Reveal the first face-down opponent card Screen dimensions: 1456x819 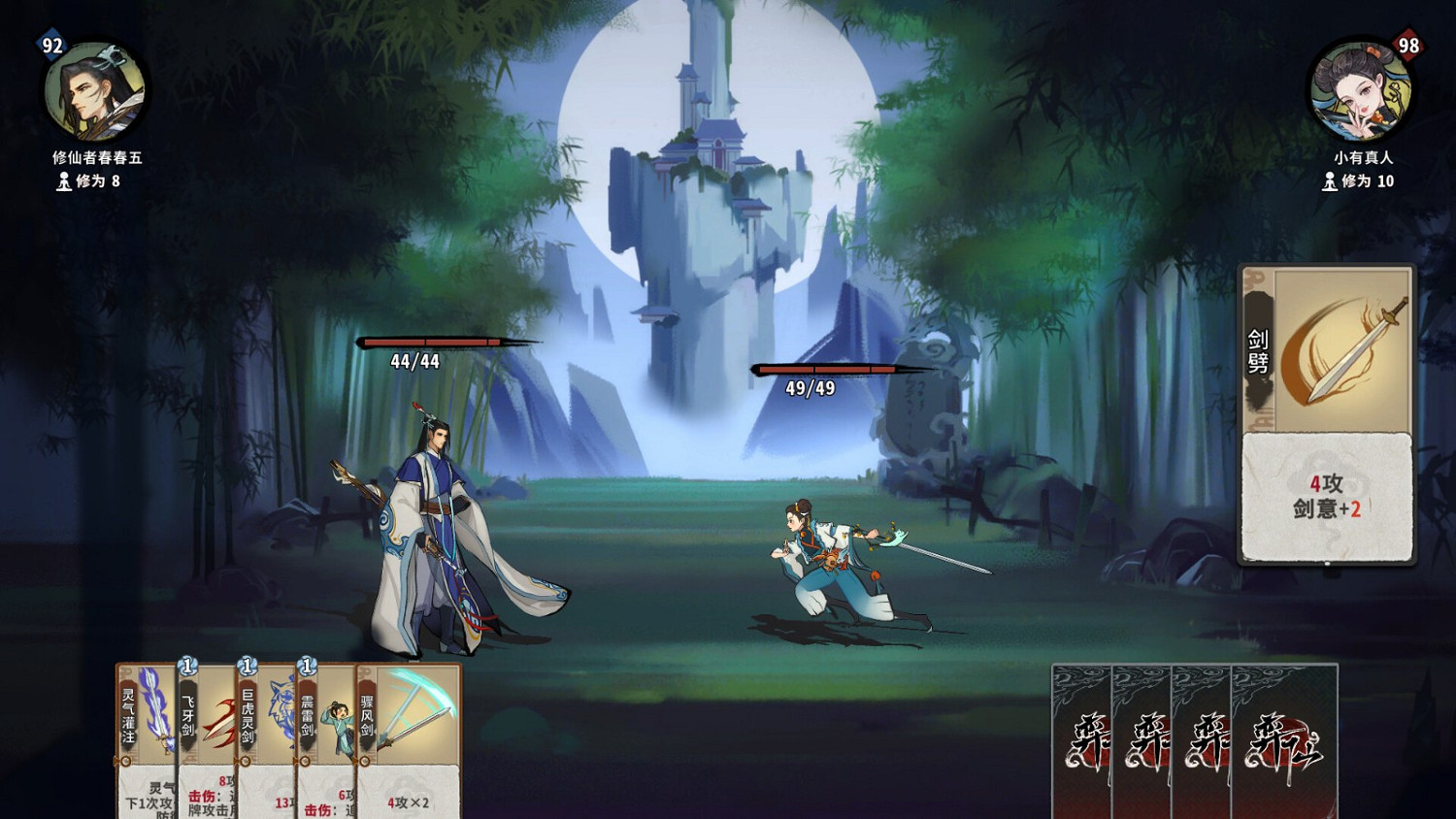tap(1079, 742)
